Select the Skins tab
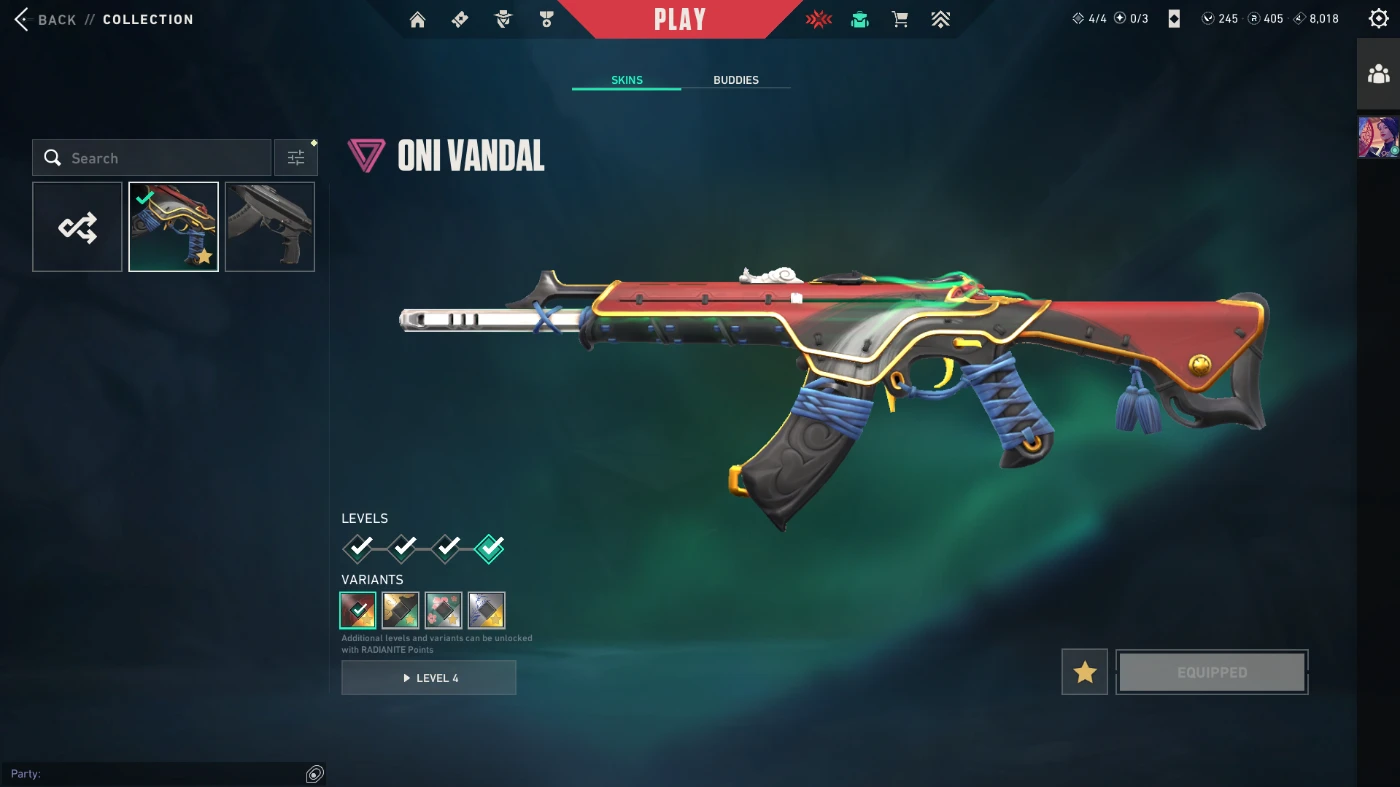 click(x=627, y=80)
